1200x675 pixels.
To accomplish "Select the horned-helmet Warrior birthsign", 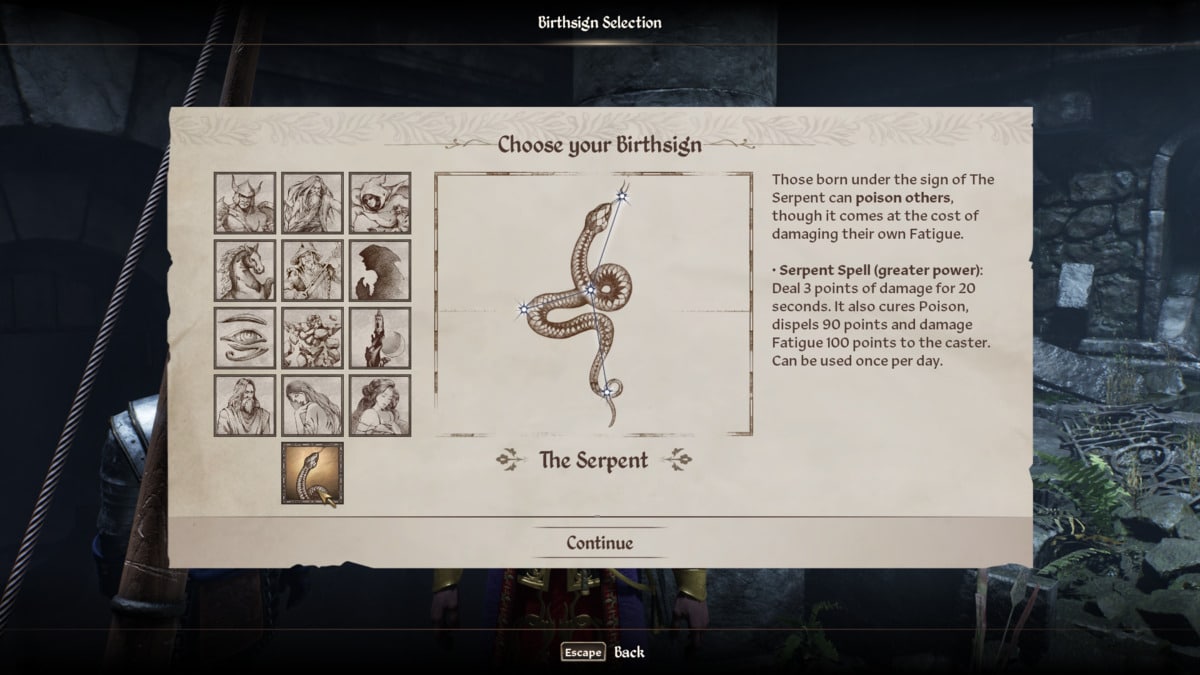I will (245, 203).
